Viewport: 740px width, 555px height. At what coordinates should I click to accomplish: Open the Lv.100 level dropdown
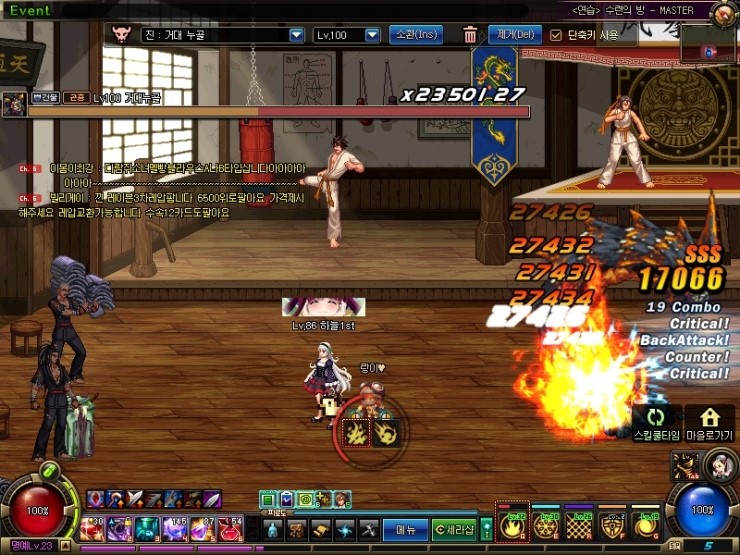point(372,35)
